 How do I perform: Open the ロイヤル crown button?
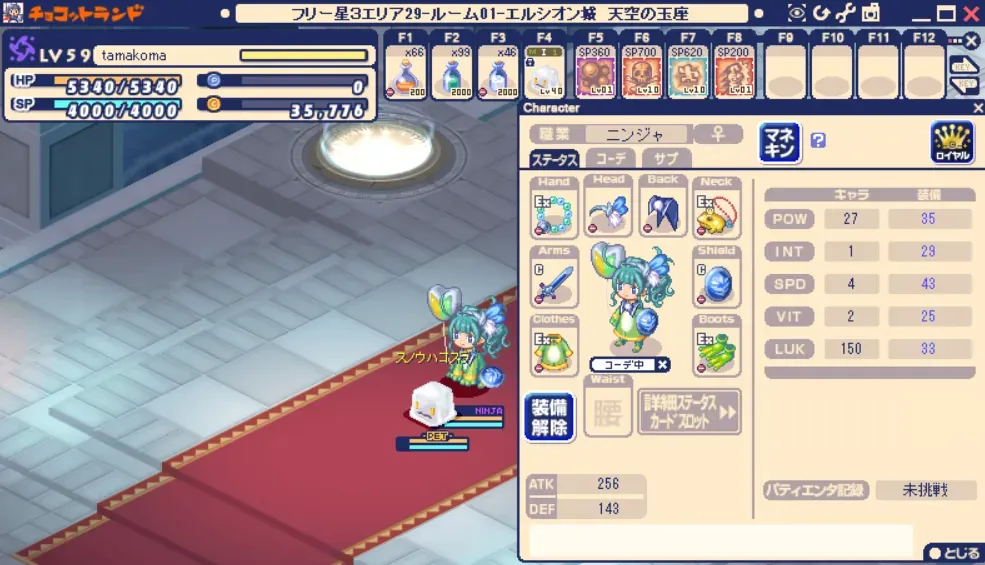[951, 143]
